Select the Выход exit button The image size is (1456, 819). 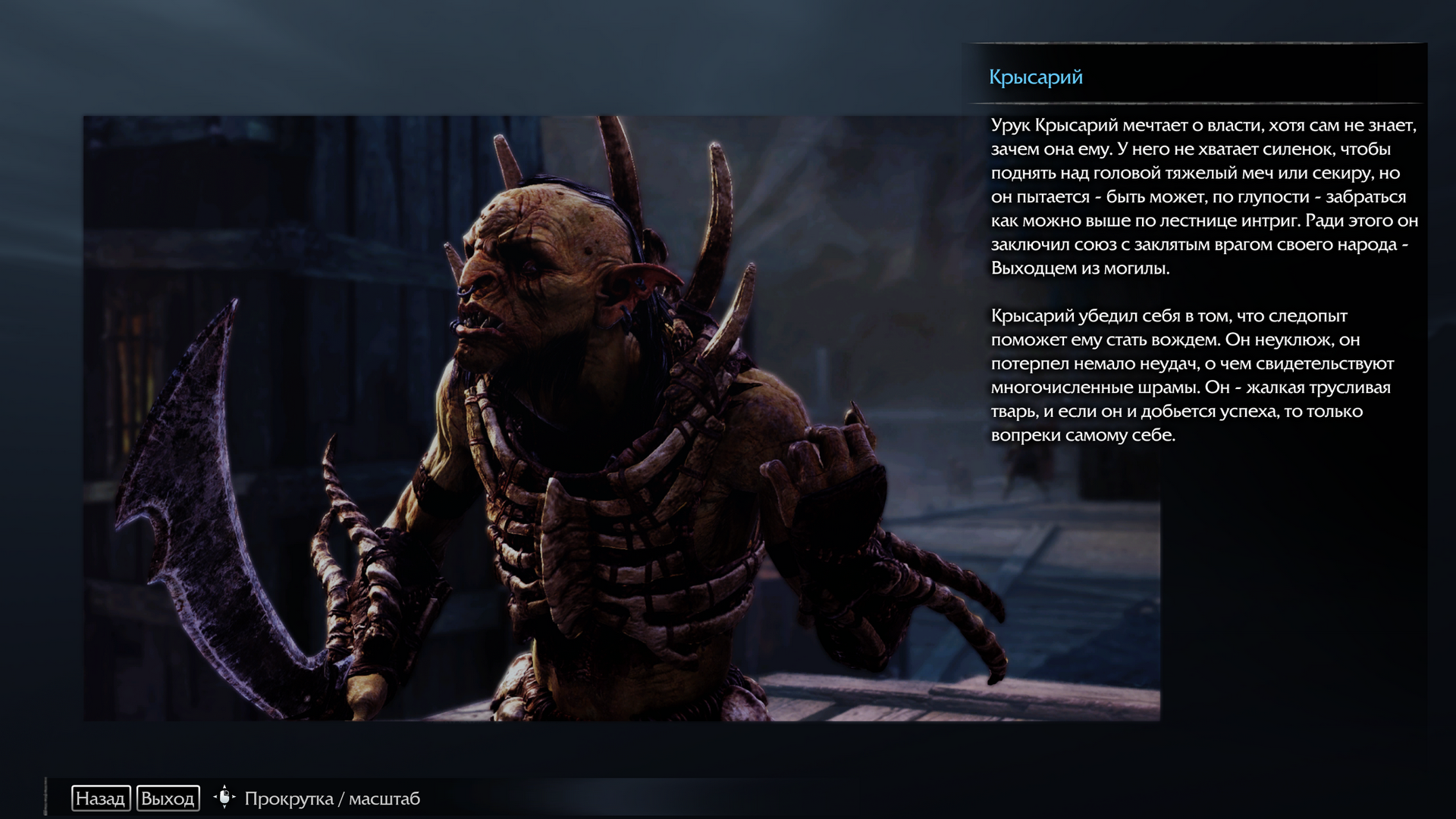[x=168, y=799]
